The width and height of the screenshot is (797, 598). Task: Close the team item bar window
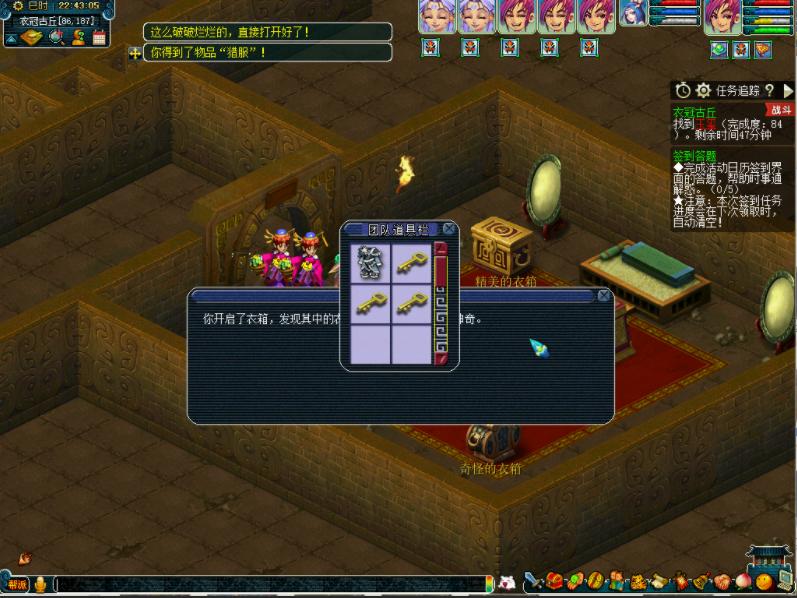tap(449, 229)
